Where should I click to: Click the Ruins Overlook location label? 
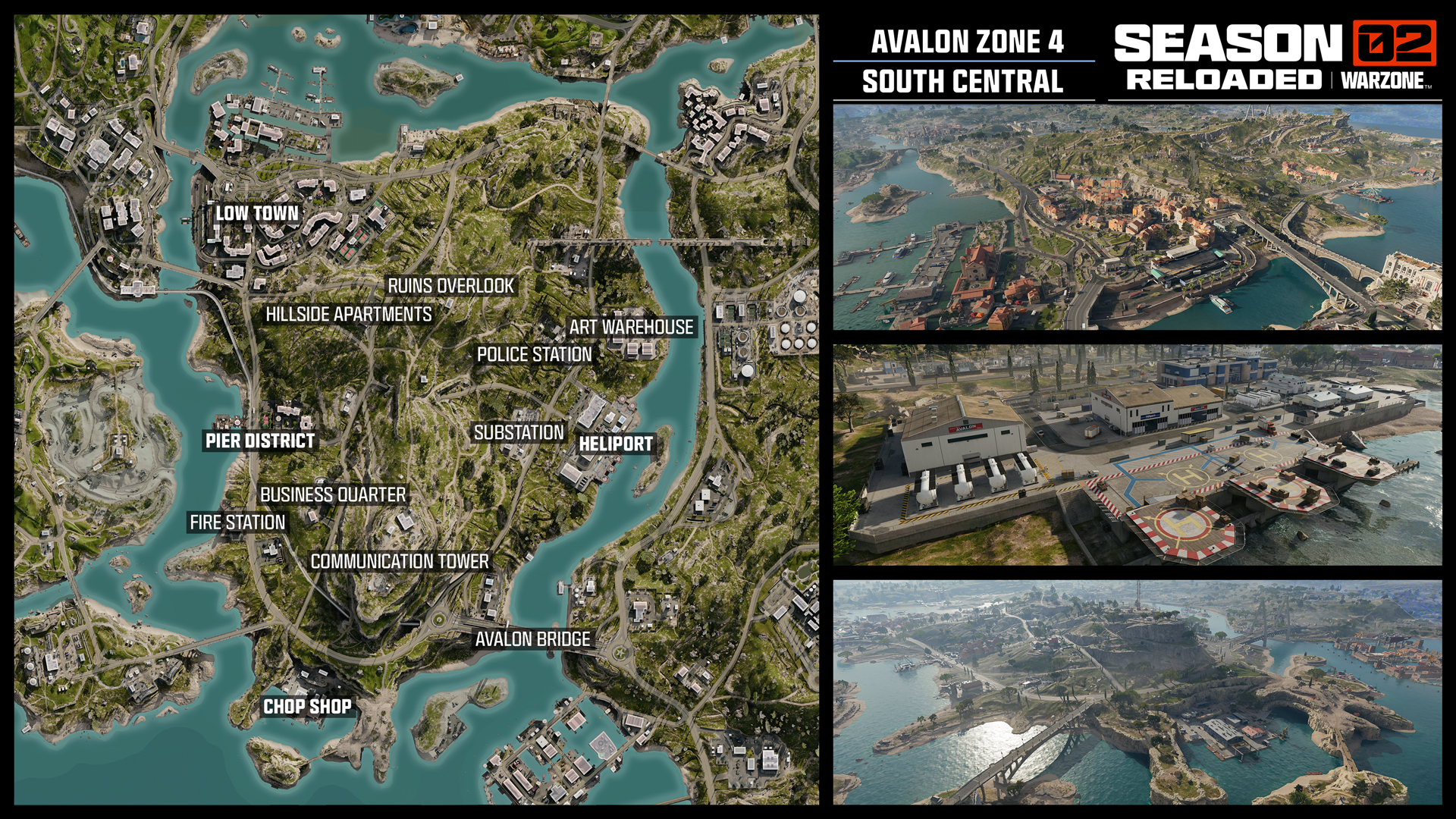click(x=450, y=286)
